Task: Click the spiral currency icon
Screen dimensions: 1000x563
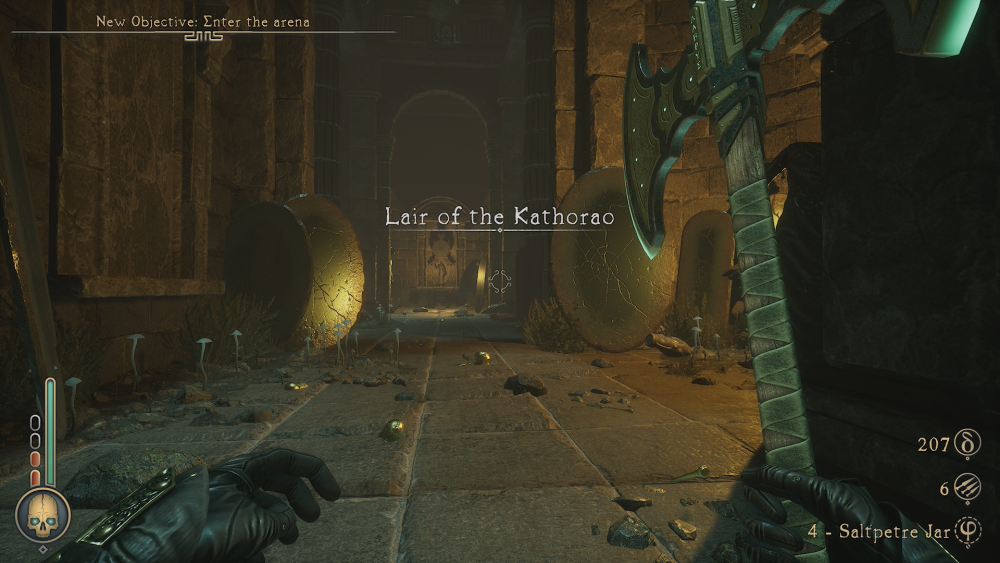Action: pyautogui.click(x=967, y=443)
